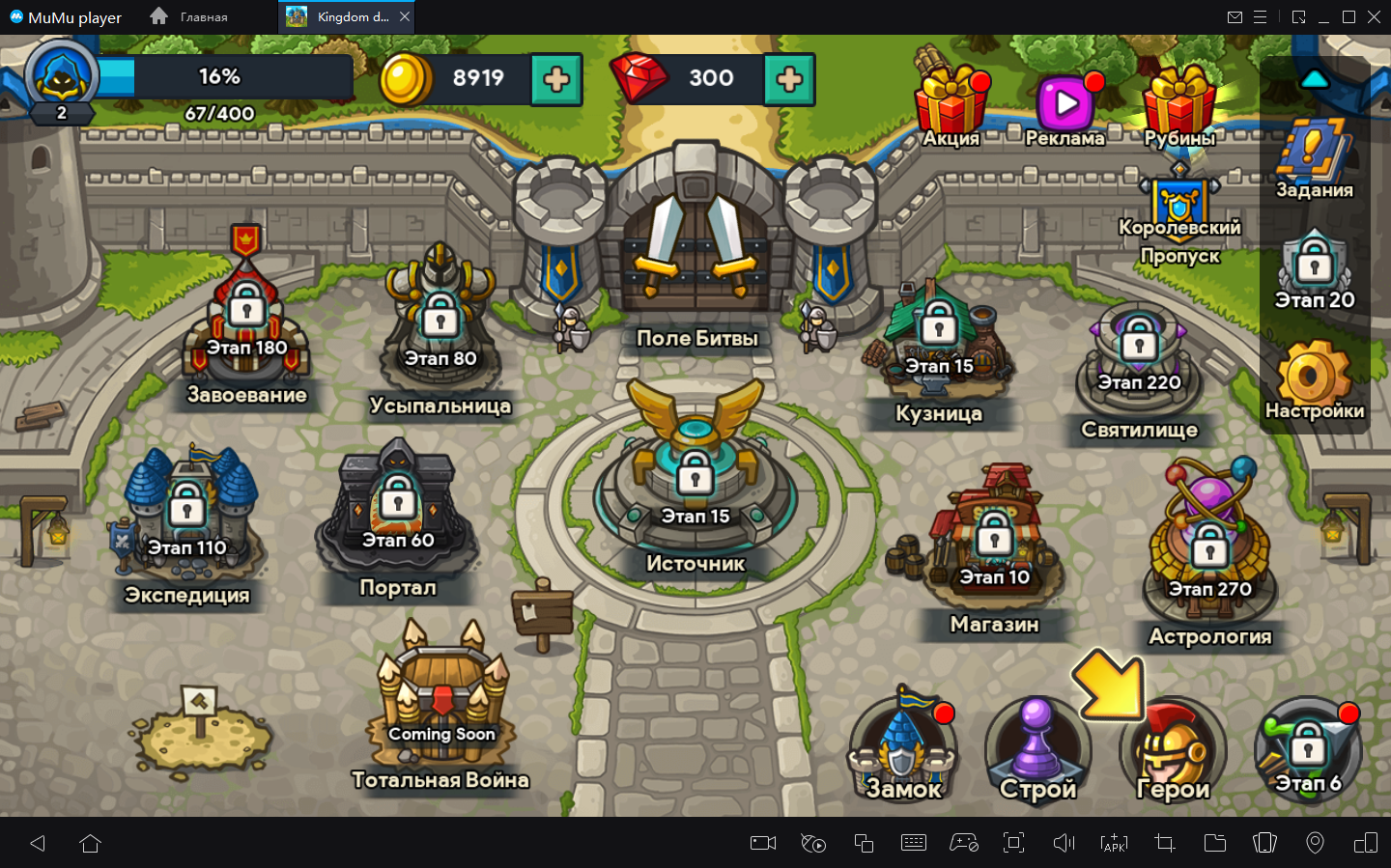Enter the Поле Битвы gate
Viewport: 1391px width, 868px height.
click(695, 251)
